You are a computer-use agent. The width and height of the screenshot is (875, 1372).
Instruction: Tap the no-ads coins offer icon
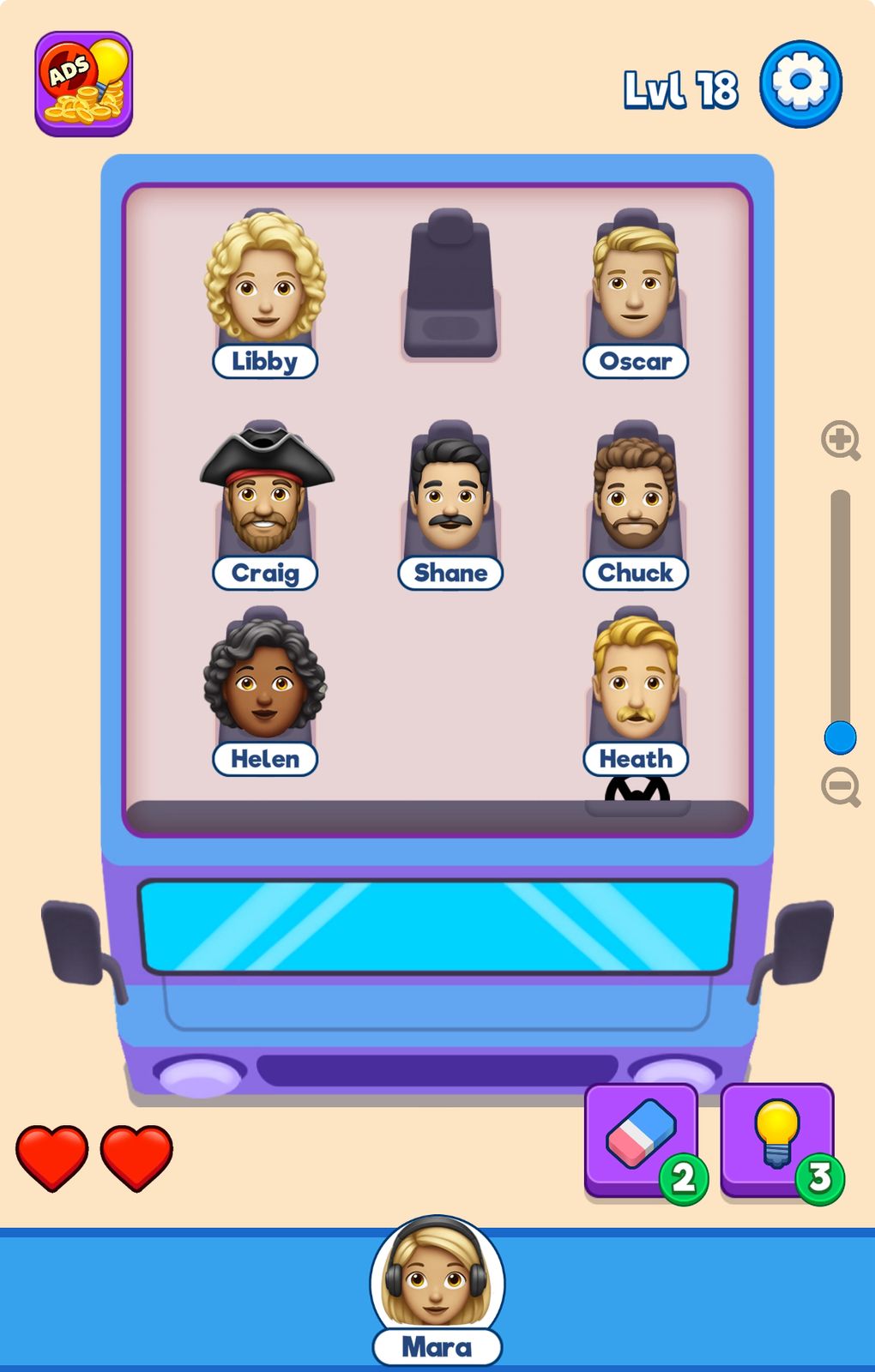[84, 84]
